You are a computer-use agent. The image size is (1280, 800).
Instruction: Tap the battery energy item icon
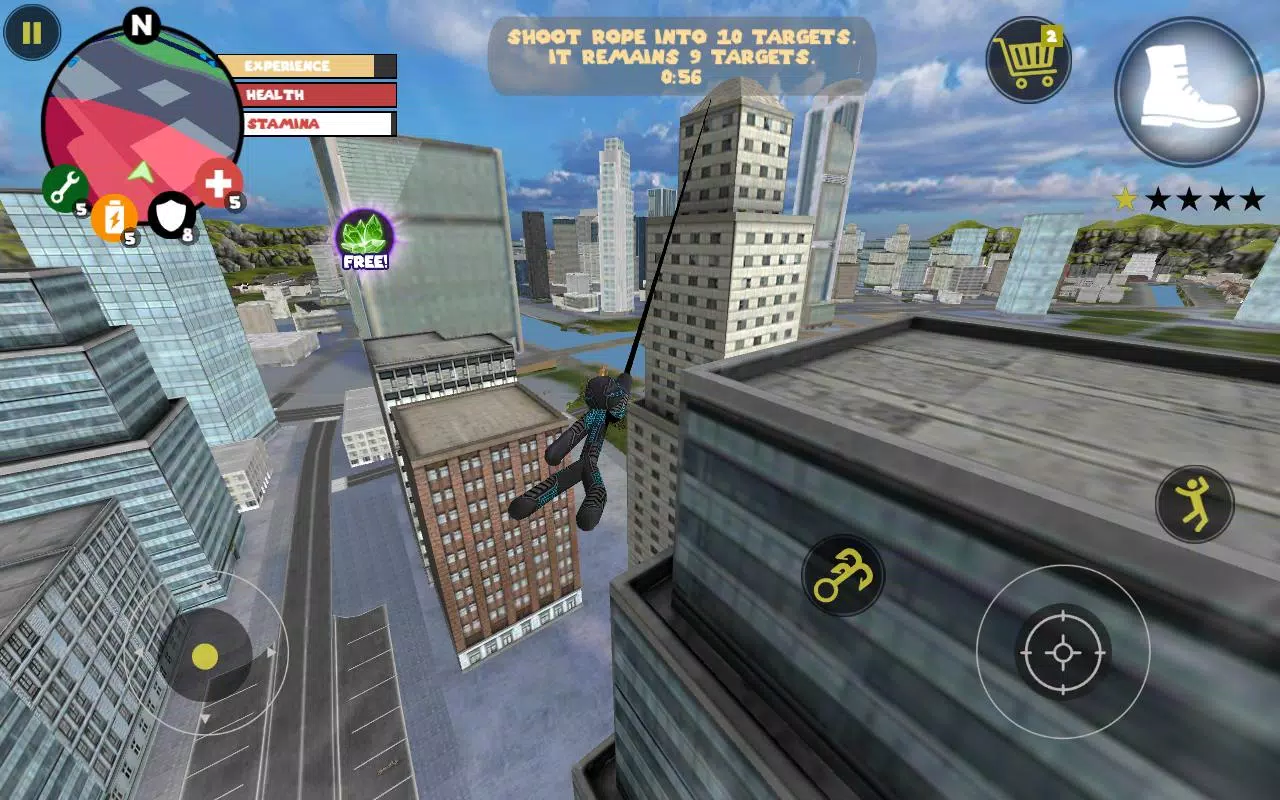[x=113, y=219]
